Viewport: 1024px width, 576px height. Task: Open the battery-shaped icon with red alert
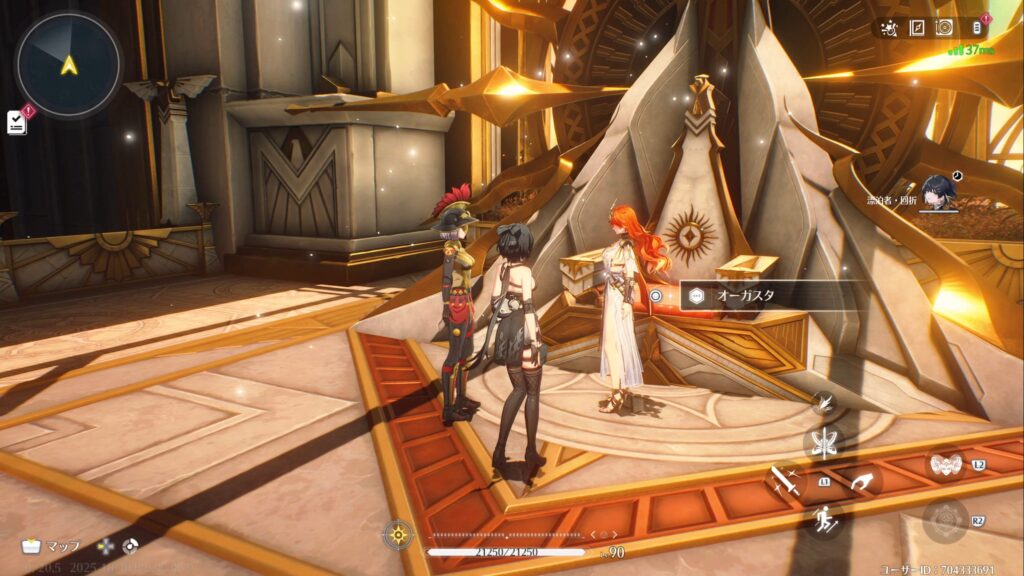tap(976, 28)
